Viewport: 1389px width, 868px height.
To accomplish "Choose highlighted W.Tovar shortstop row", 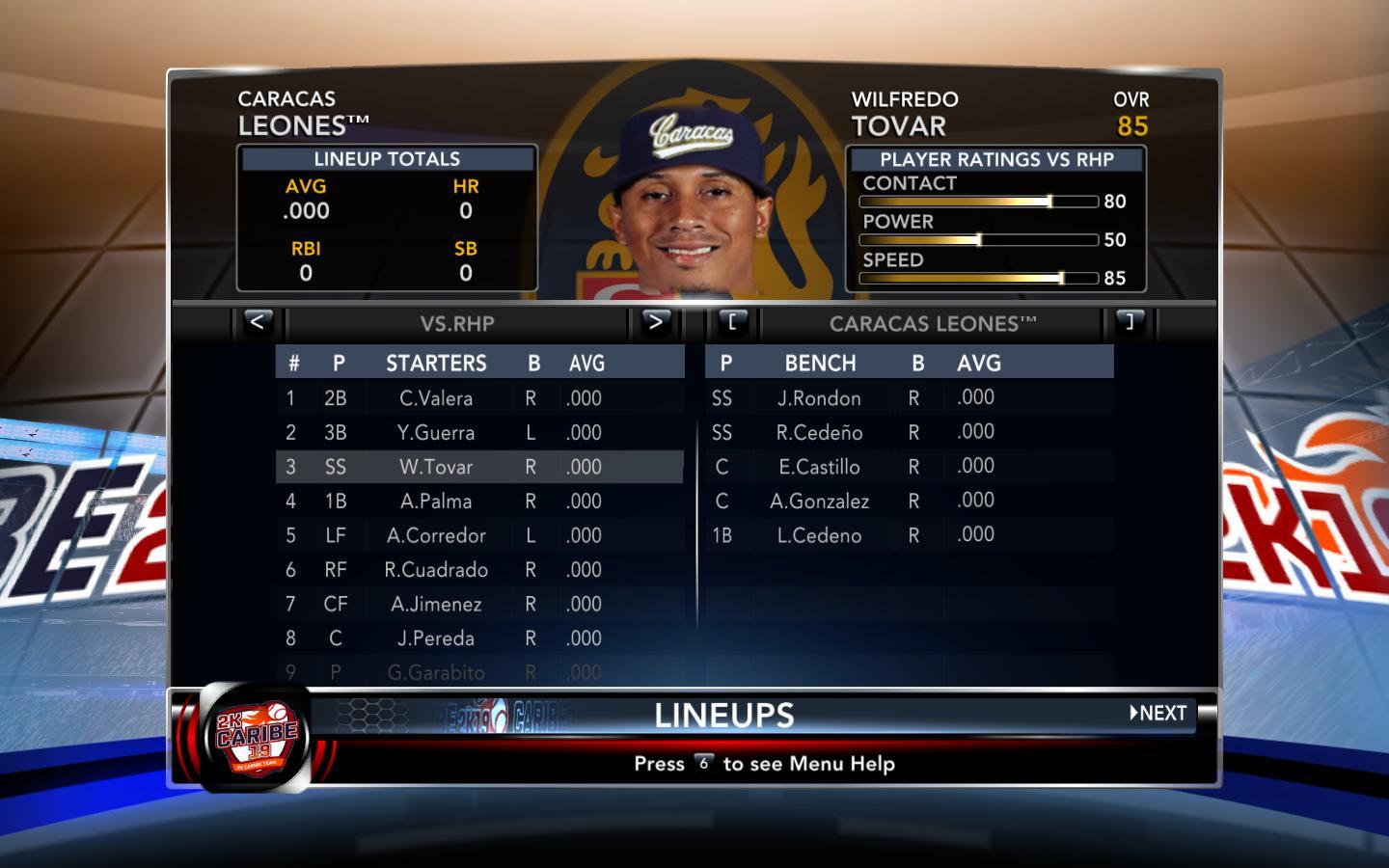I will [436, 468].
